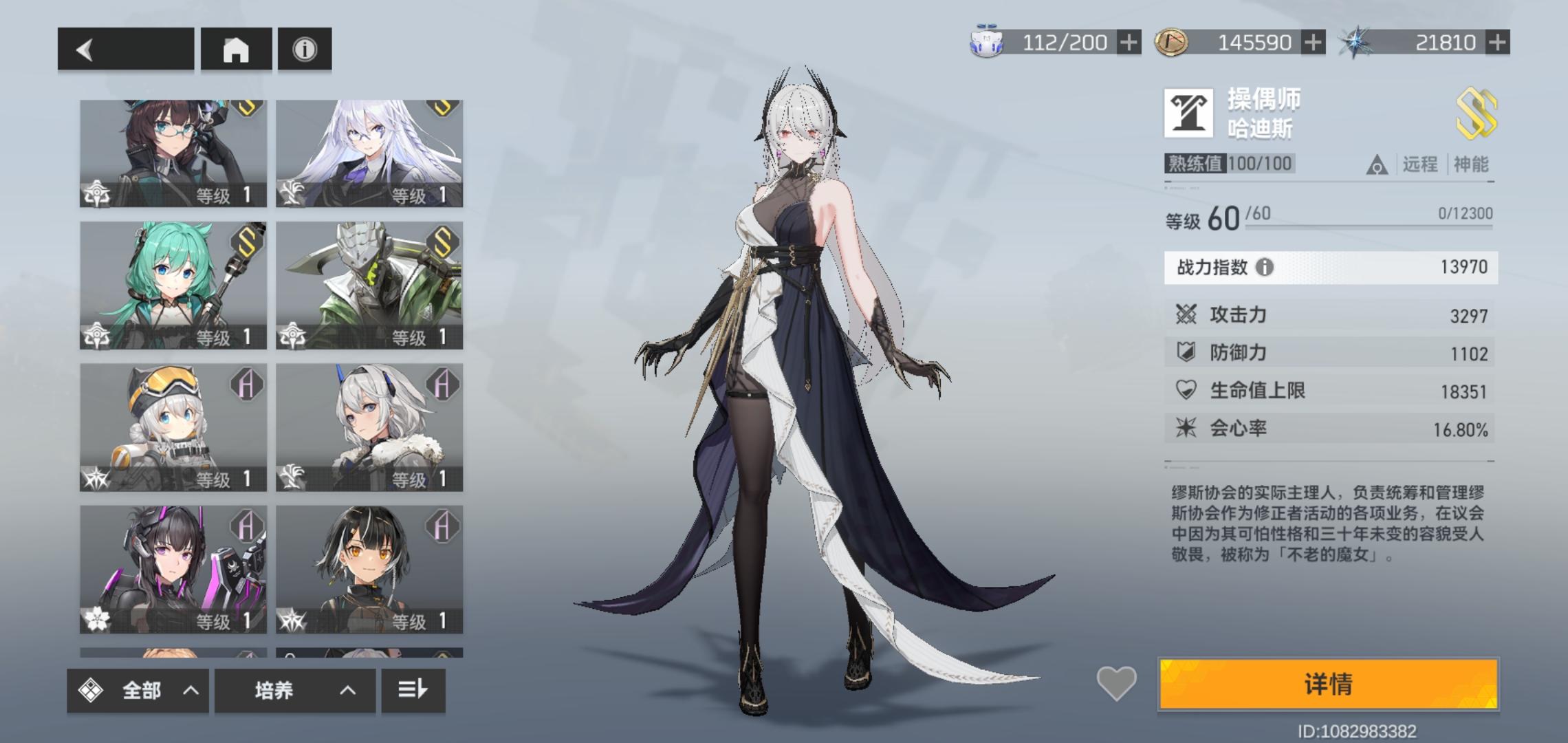Click the home icon in the top bar

pyautogui.click(x=236, y=48)
